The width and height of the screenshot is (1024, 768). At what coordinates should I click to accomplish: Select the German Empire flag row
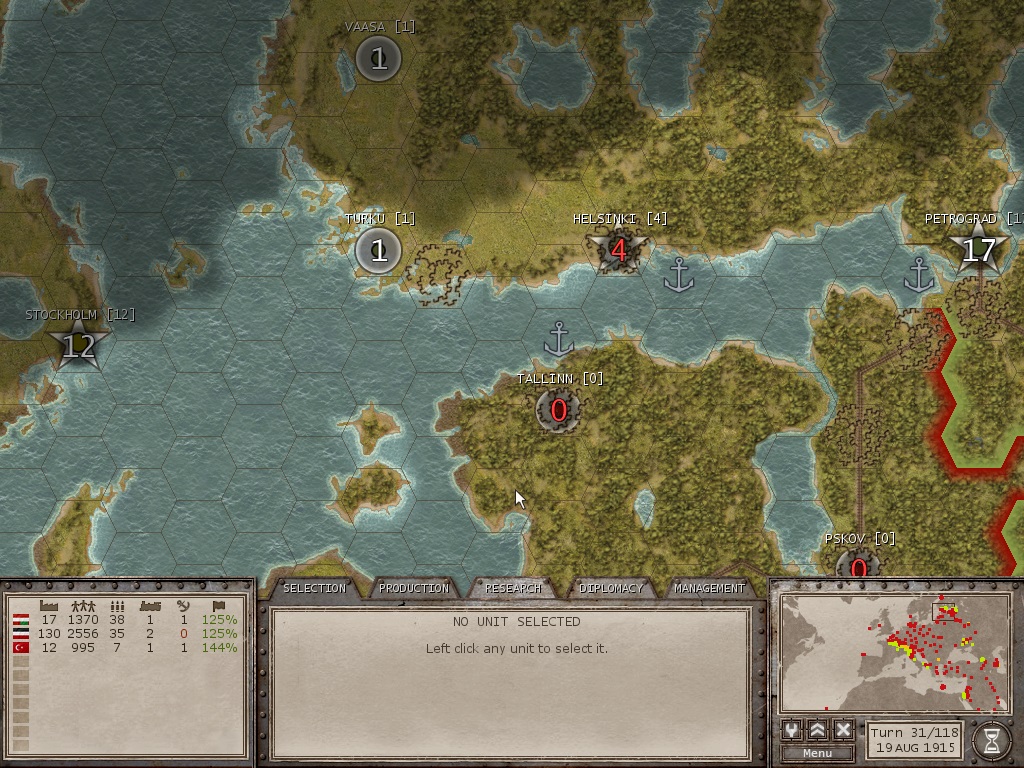(x=20, y=633)
